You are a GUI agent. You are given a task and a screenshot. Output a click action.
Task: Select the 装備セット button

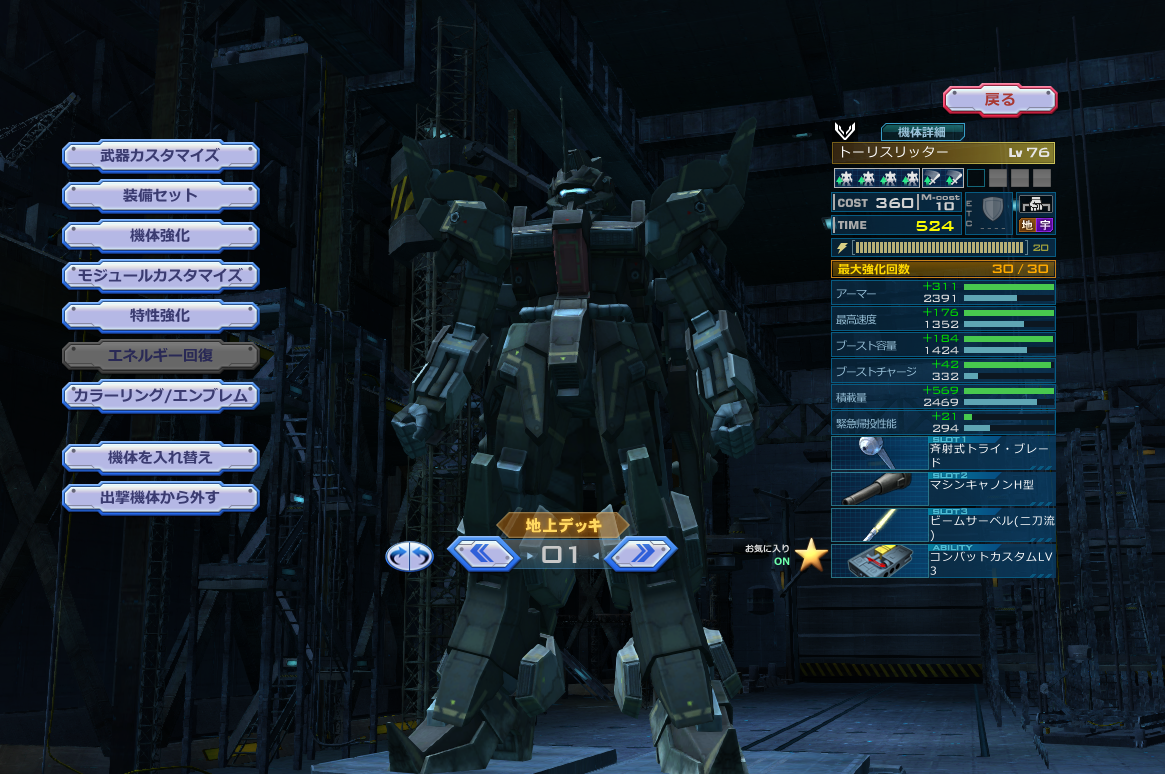(160, 196)
